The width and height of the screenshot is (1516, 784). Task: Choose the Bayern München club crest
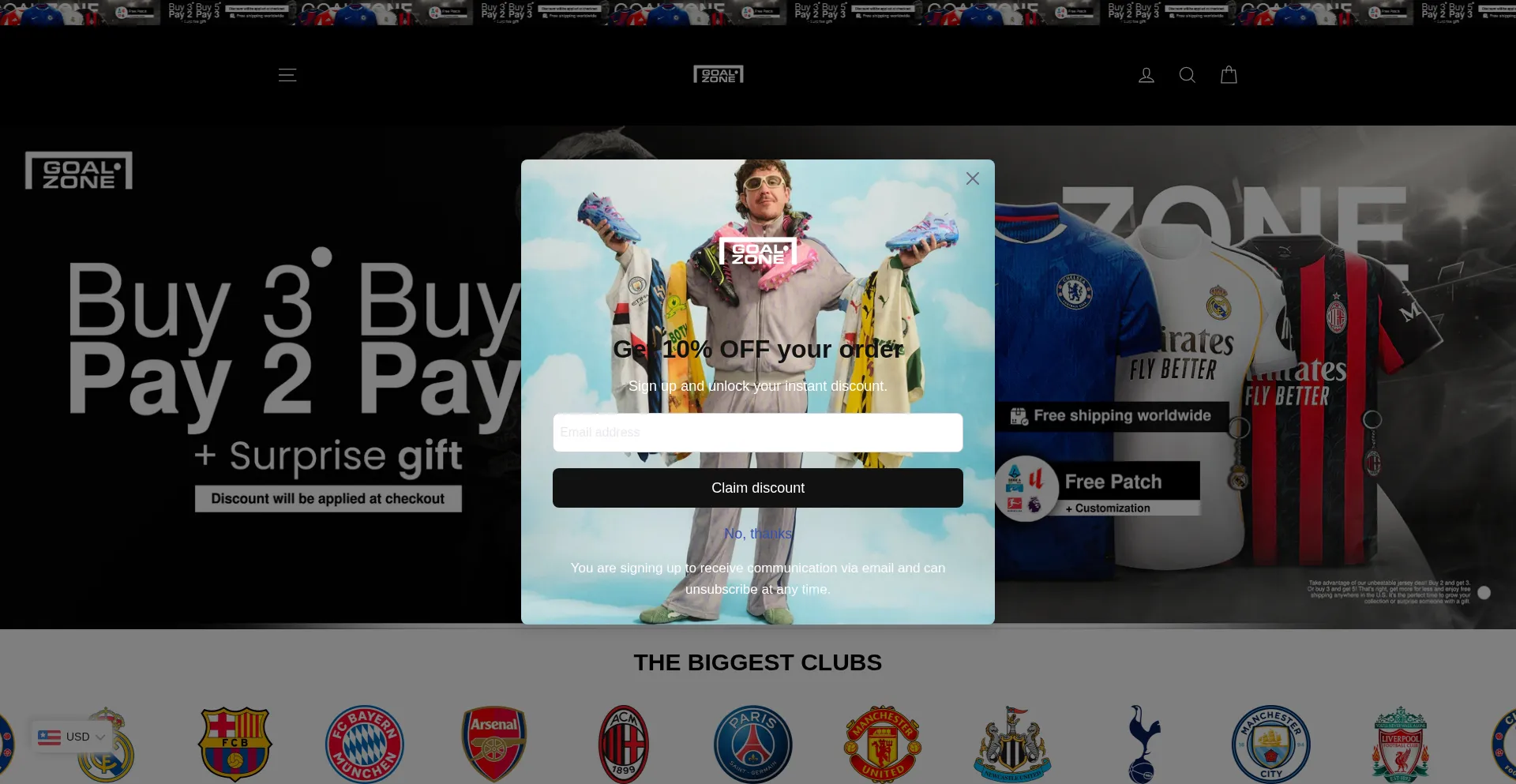365,744
